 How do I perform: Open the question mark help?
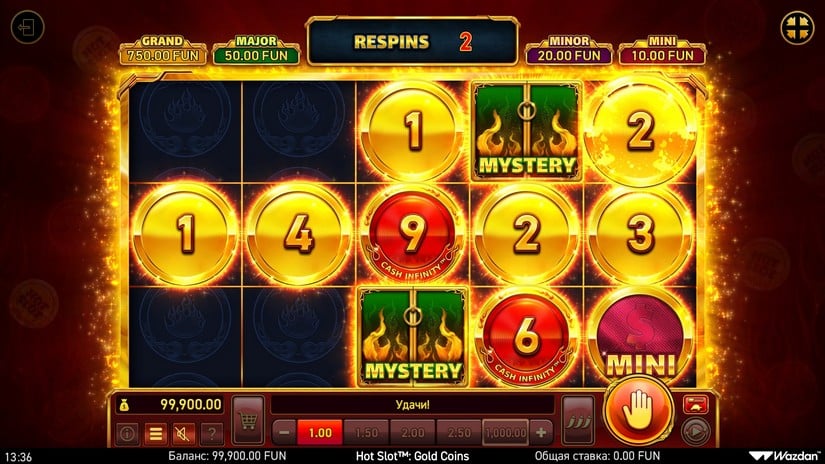tap(211, 434)
